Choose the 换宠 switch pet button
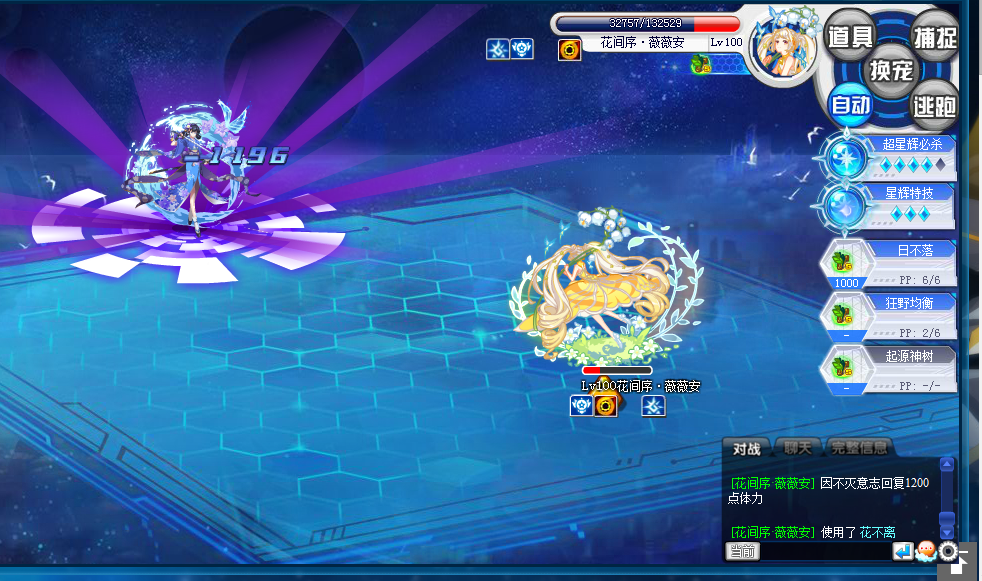982x581 pixels. [x=891, y=71]
